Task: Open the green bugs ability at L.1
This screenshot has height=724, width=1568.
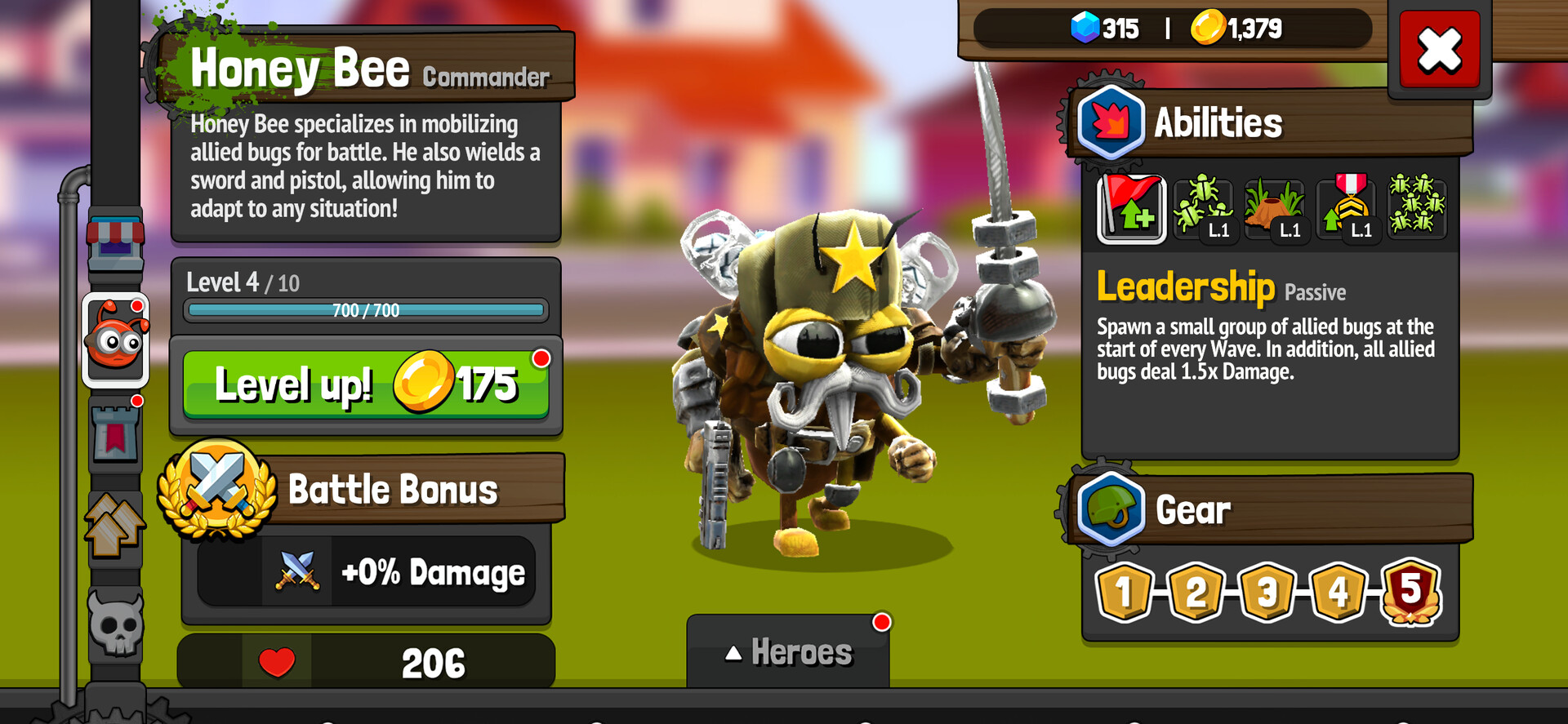Action: tap(1203, 208)
